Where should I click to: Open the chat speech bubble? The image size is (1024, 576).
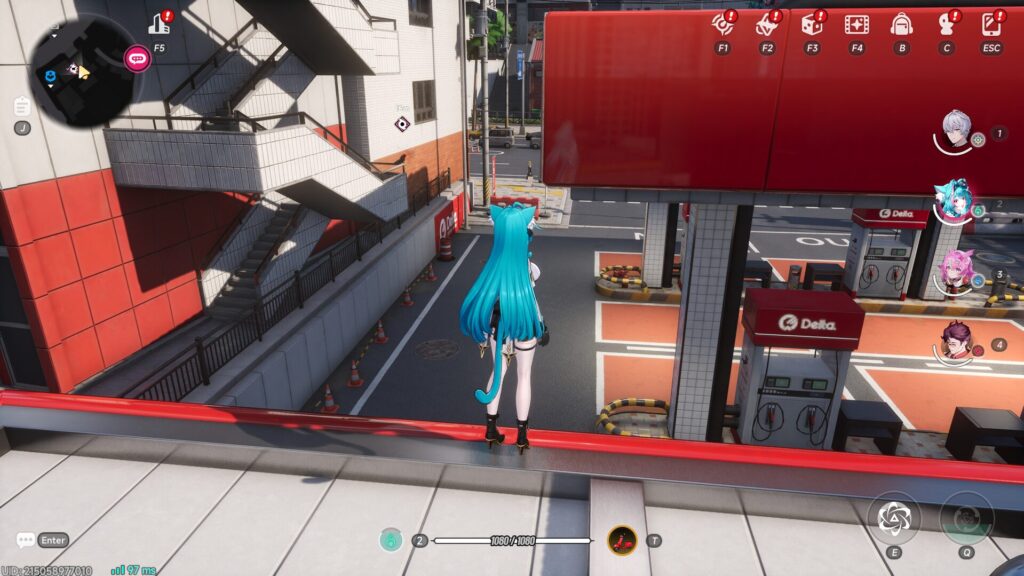click(26, 540)
